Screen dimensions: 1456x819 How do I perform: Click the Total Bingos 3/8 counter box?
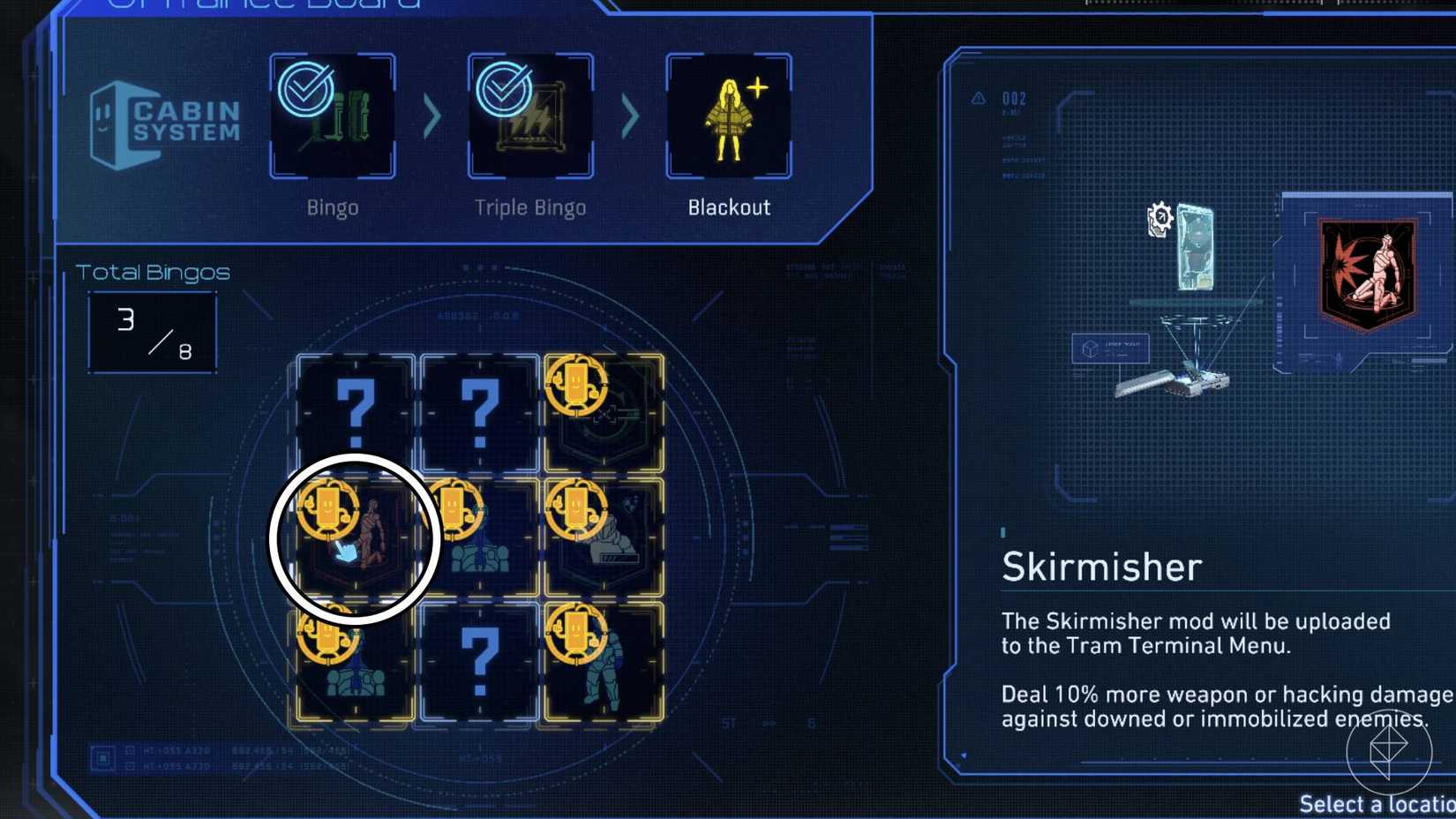click(152, 331)
